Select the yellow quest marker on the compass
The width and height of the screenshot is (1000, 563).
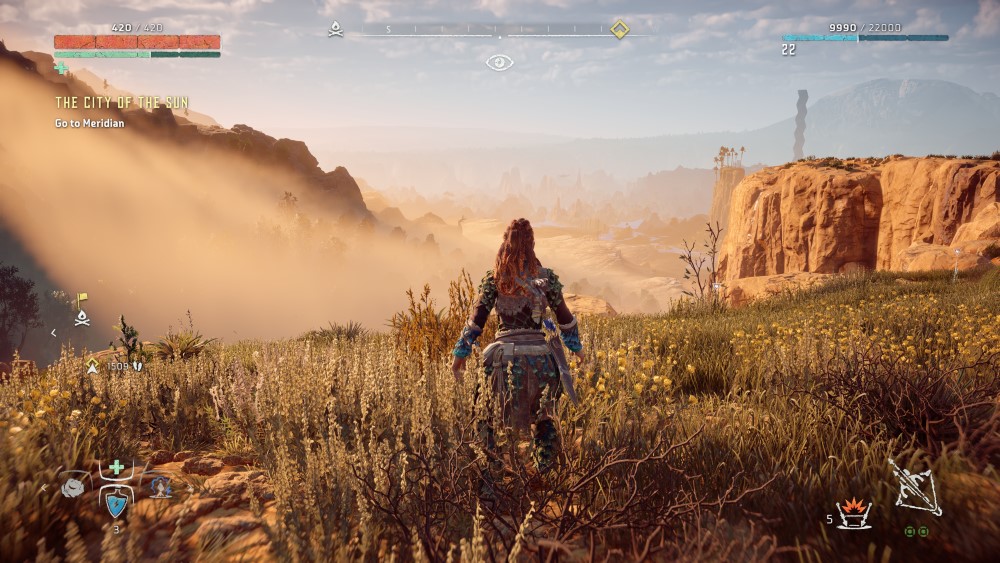tap(620, 30)
